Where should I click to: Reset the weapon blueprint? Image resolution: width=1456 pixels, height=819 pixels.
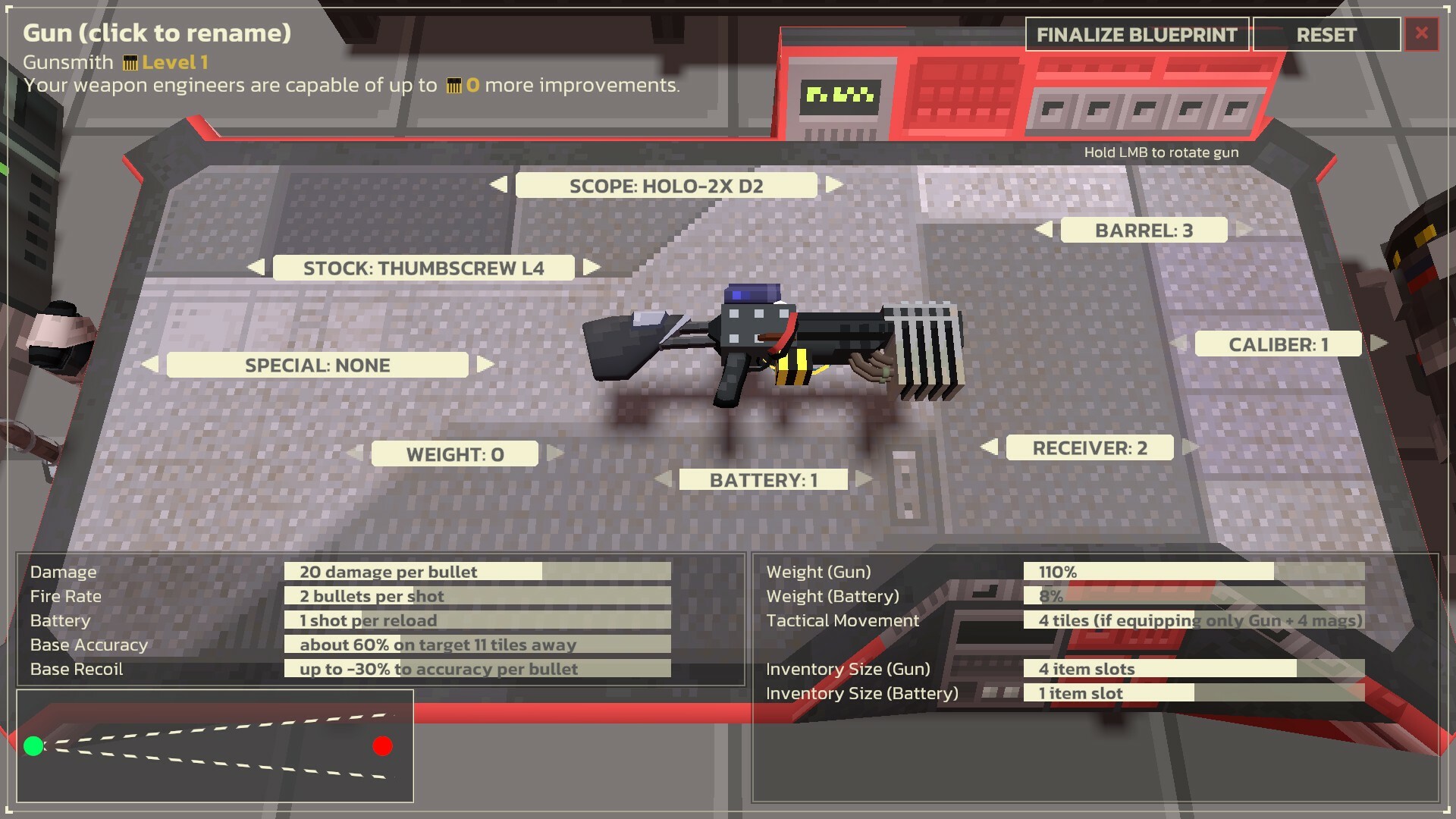pos(1326,34)
